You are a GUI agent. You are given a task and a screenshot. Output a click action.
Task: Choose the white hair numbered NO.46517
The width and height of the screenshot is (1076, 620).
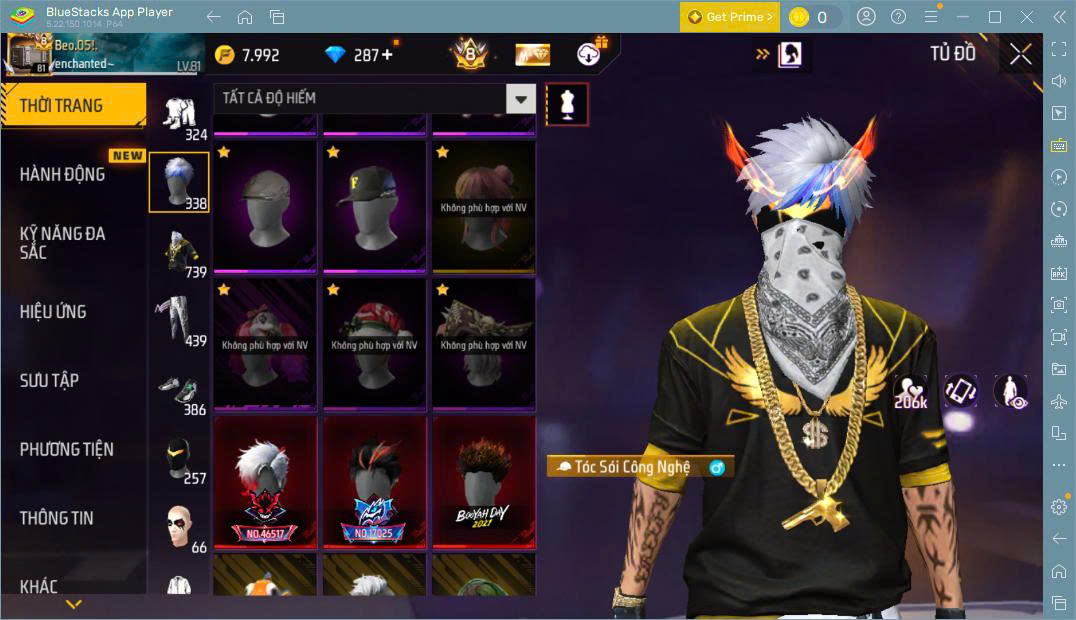(265, 482)
